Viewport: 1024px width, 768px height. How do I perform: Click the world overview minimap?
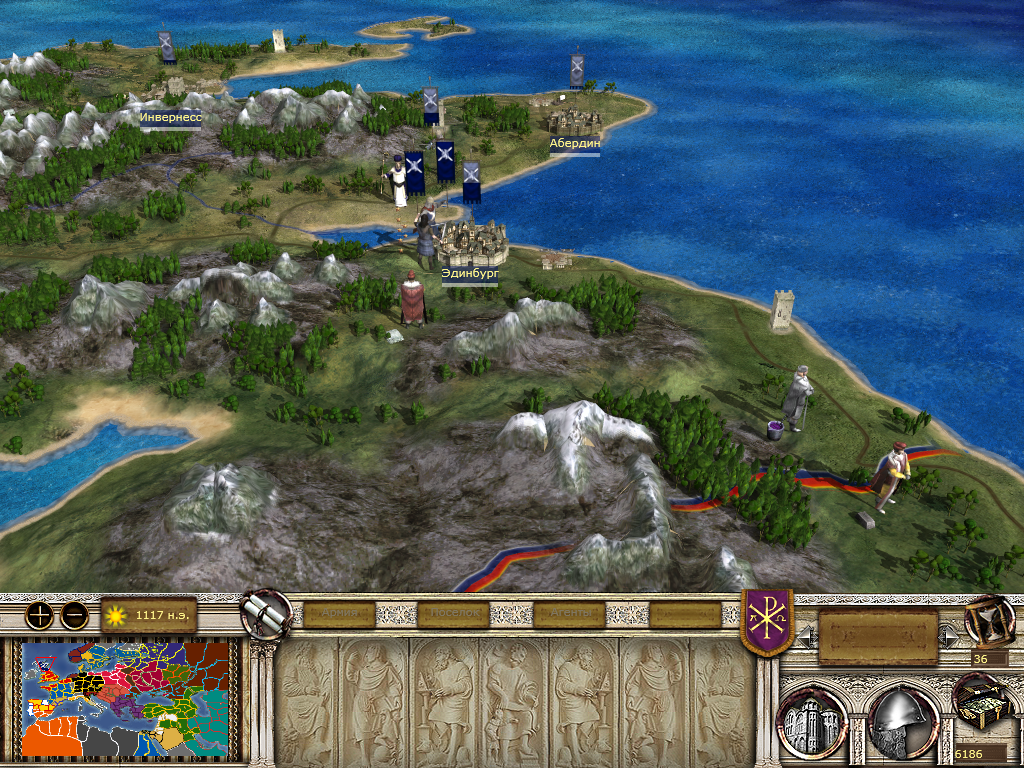[130, 699]
